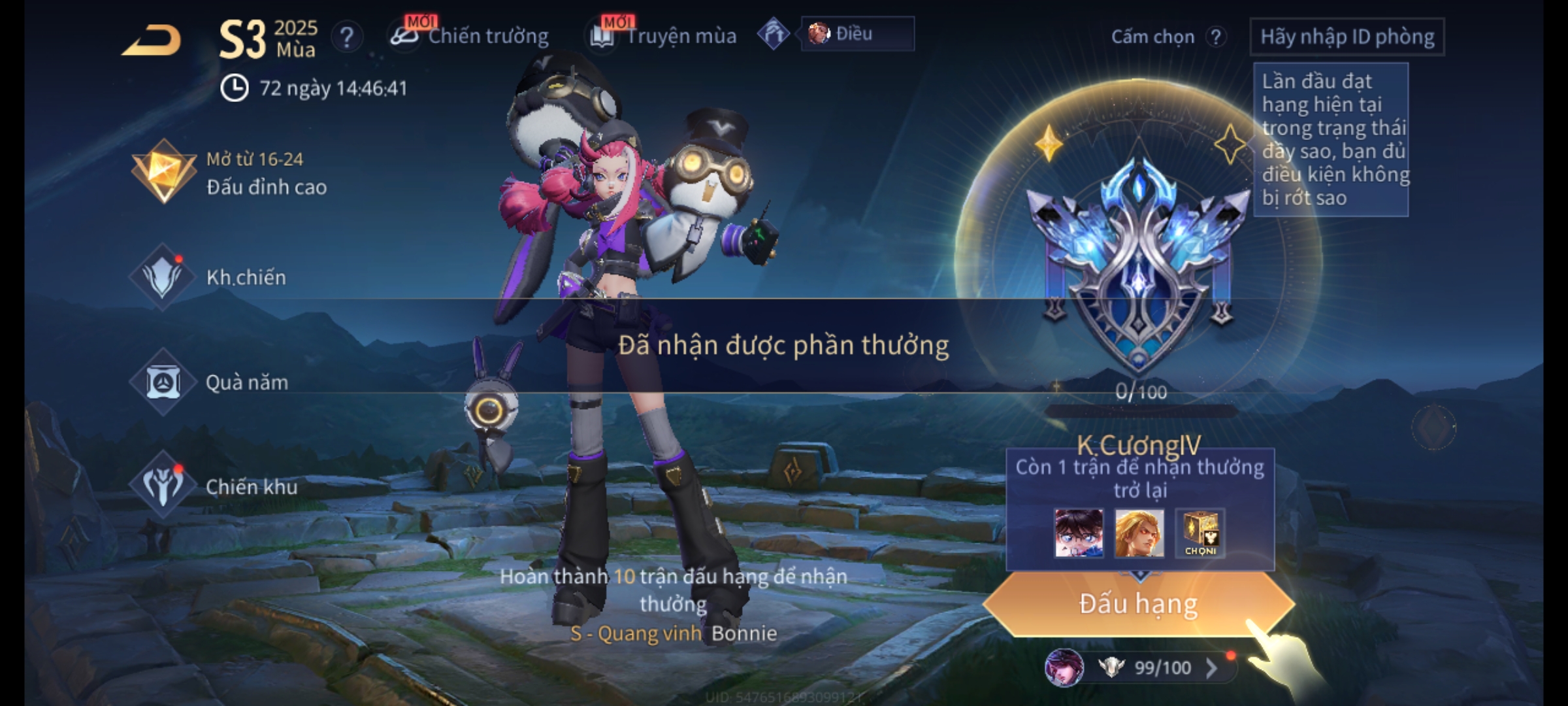Screen dimensions: 1568x706
Task: View the K.Cương IV rank emblem
Action: point(1138,261)
